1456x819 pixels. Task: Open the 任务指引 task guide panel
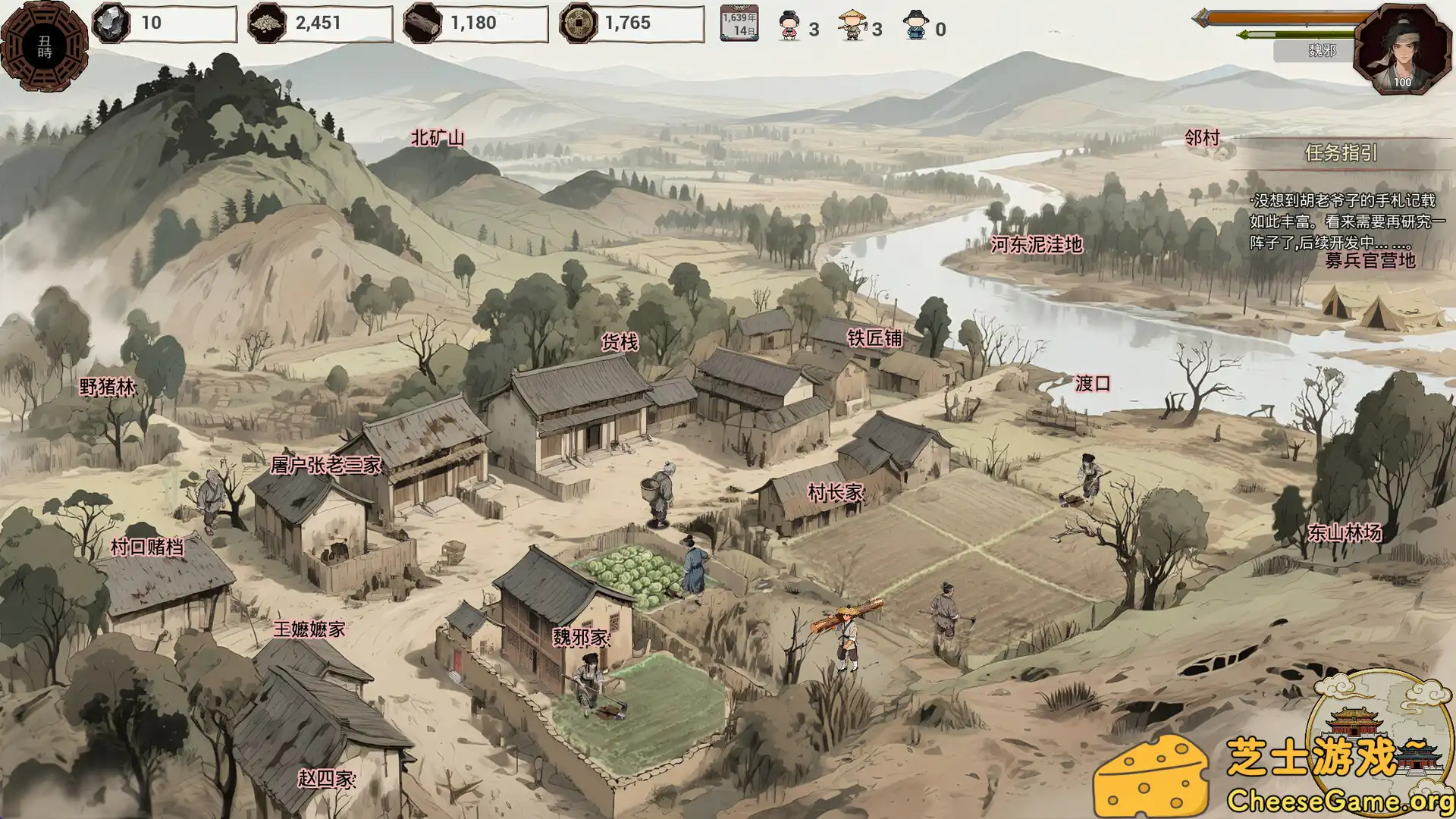[x=1342, y=154]
